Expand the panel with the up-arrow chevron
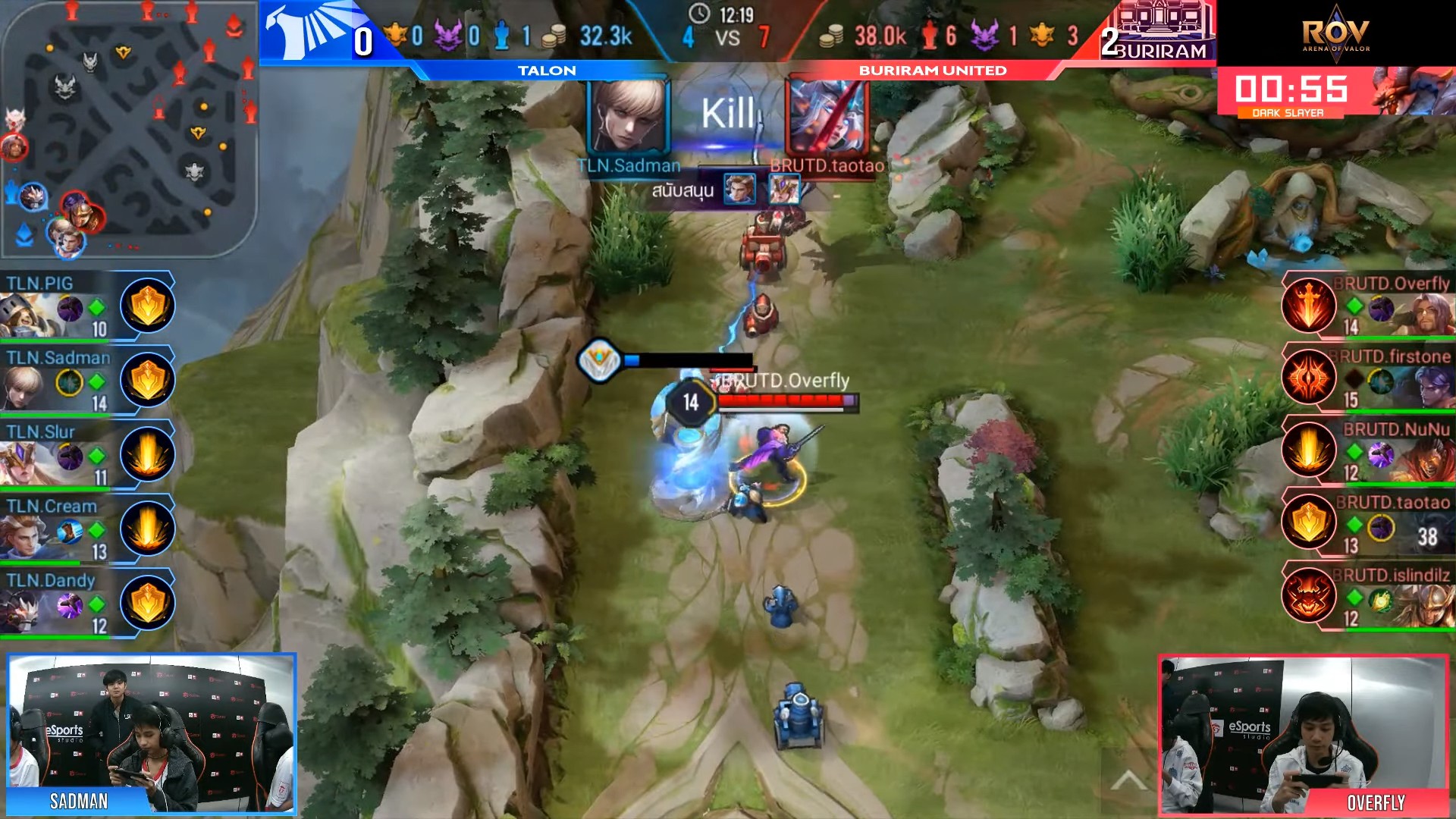Screen dimensions: 1456x819 [x=1128, y=780]
